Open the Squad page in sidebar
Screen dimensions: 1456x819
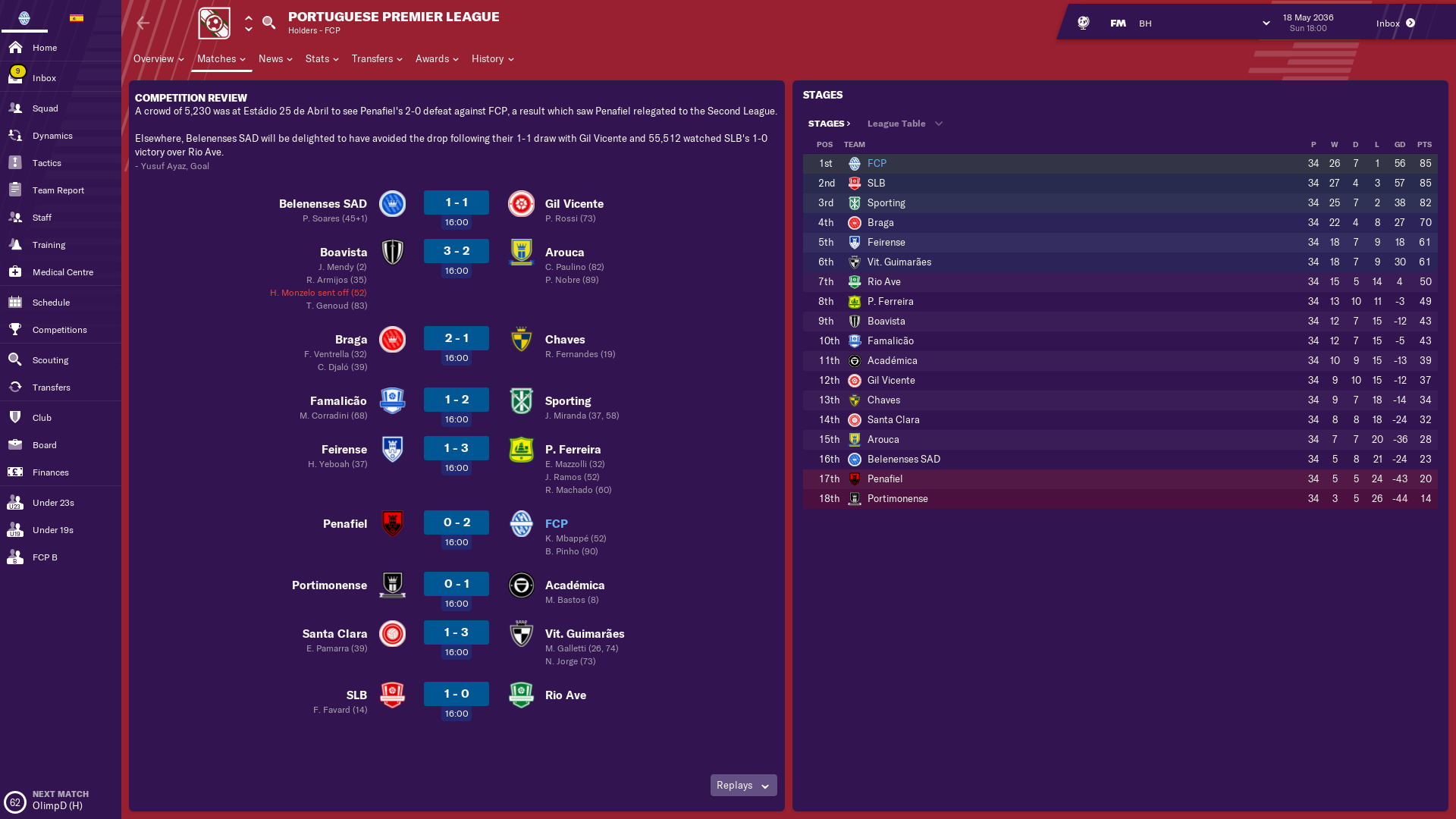(x=45, y=108)
